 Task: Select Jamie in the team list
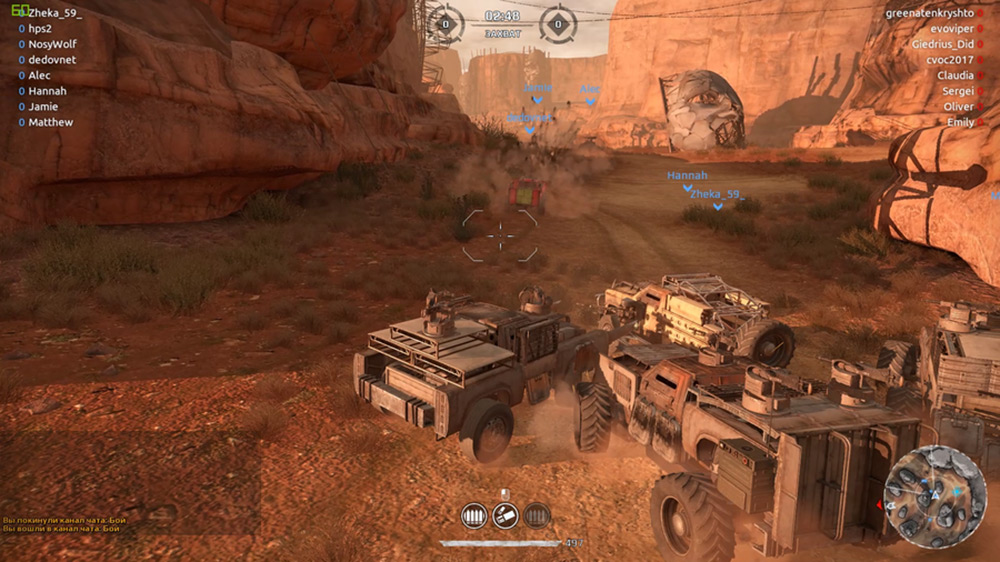(x=43, y=106)
